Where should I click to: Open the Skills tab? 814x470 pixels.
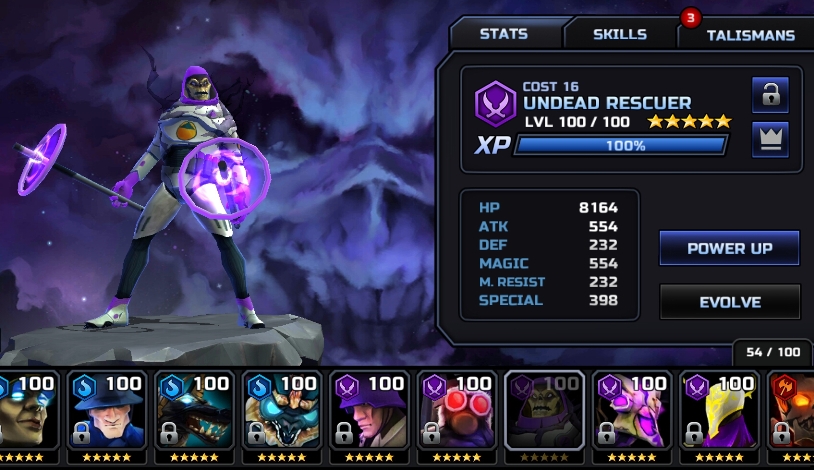[x=620, y=34]
